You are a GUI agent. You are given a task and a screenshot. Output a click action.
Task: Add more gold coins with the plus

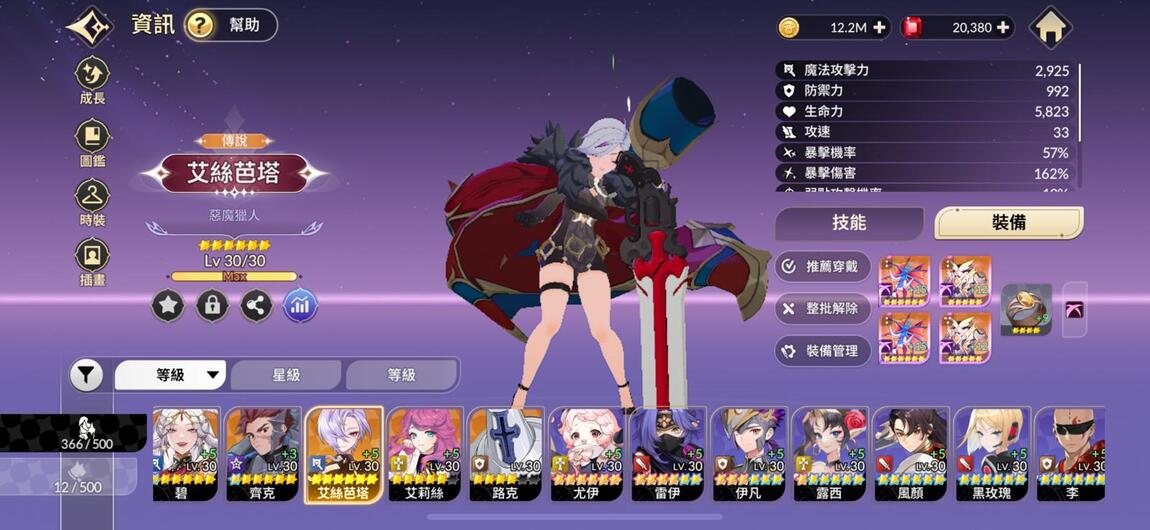click(879, 28)
